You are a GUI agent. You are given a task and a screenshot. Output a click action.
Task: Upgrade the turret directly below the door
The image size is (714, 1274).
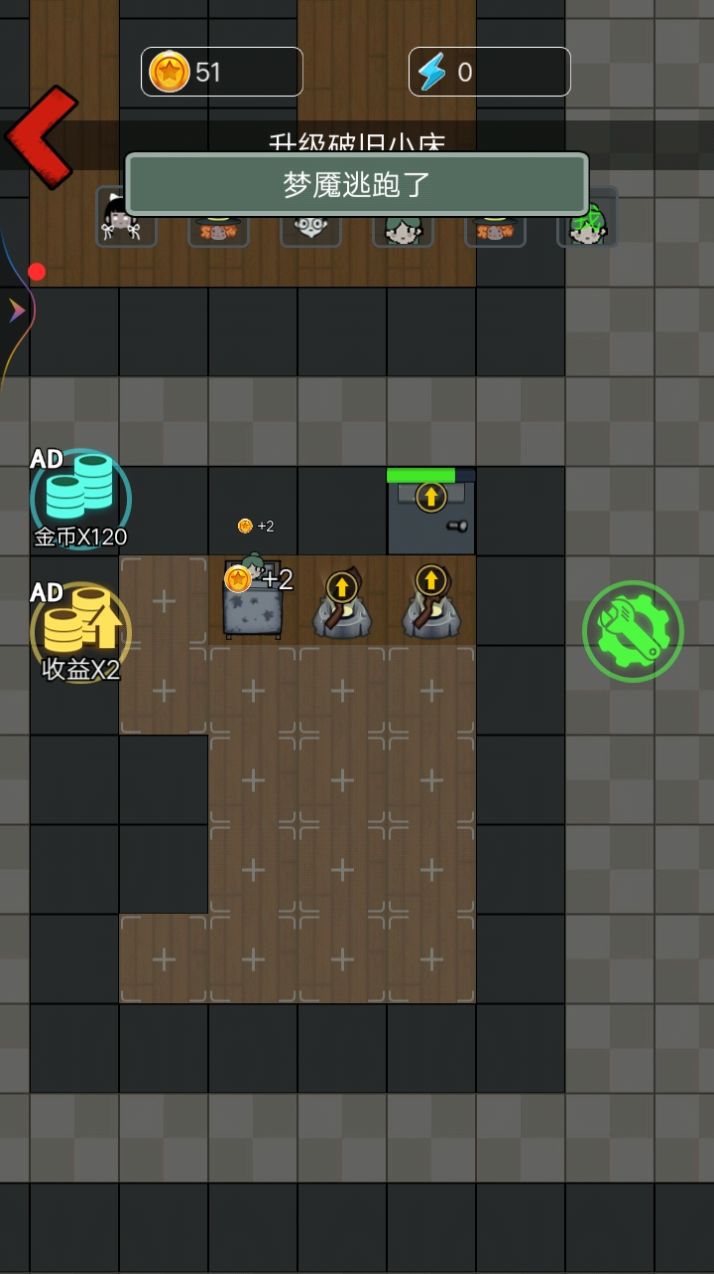coord(431,581)
